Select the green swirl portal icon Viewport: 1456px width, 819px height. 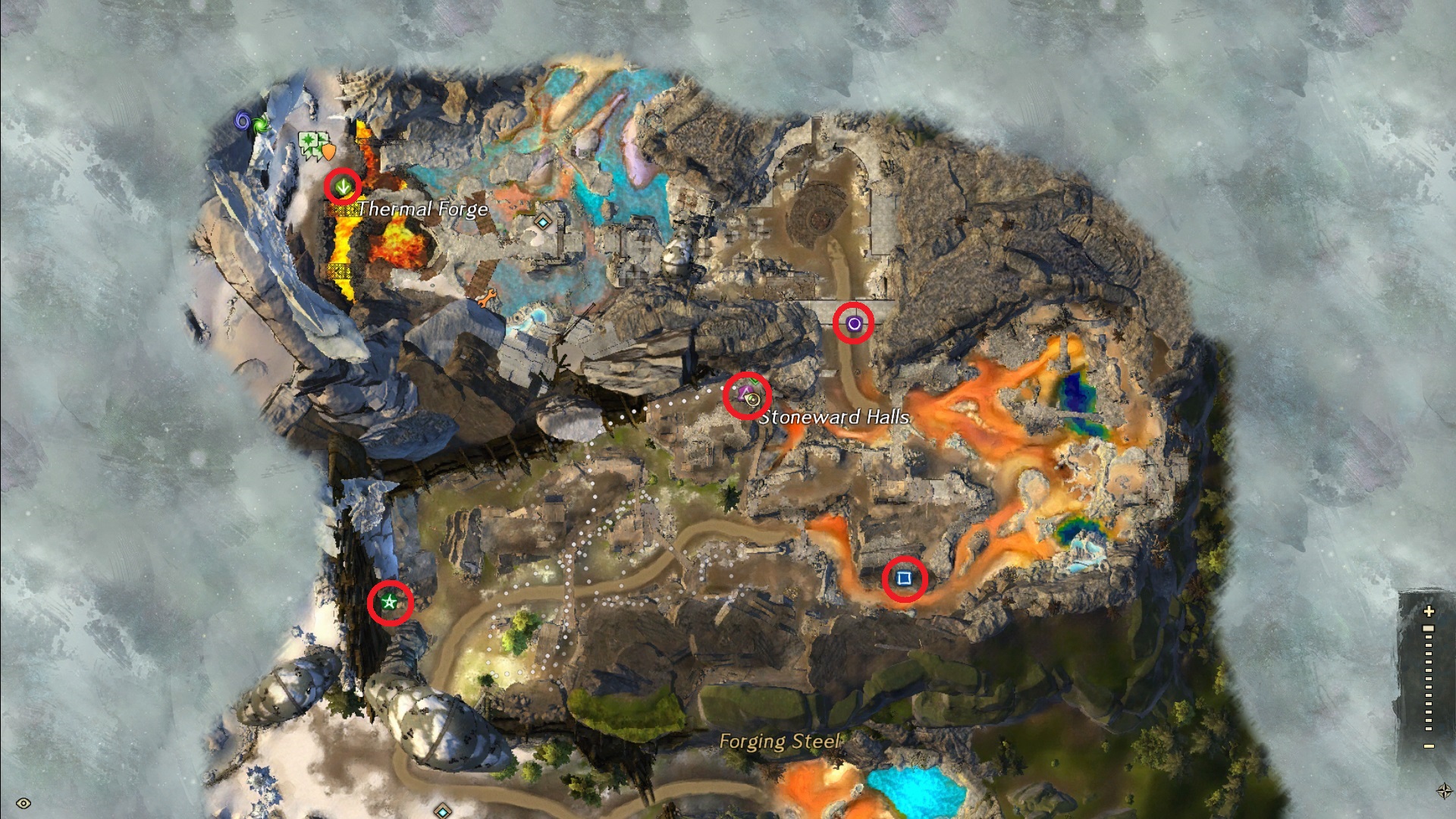click(x=261, y=123)
